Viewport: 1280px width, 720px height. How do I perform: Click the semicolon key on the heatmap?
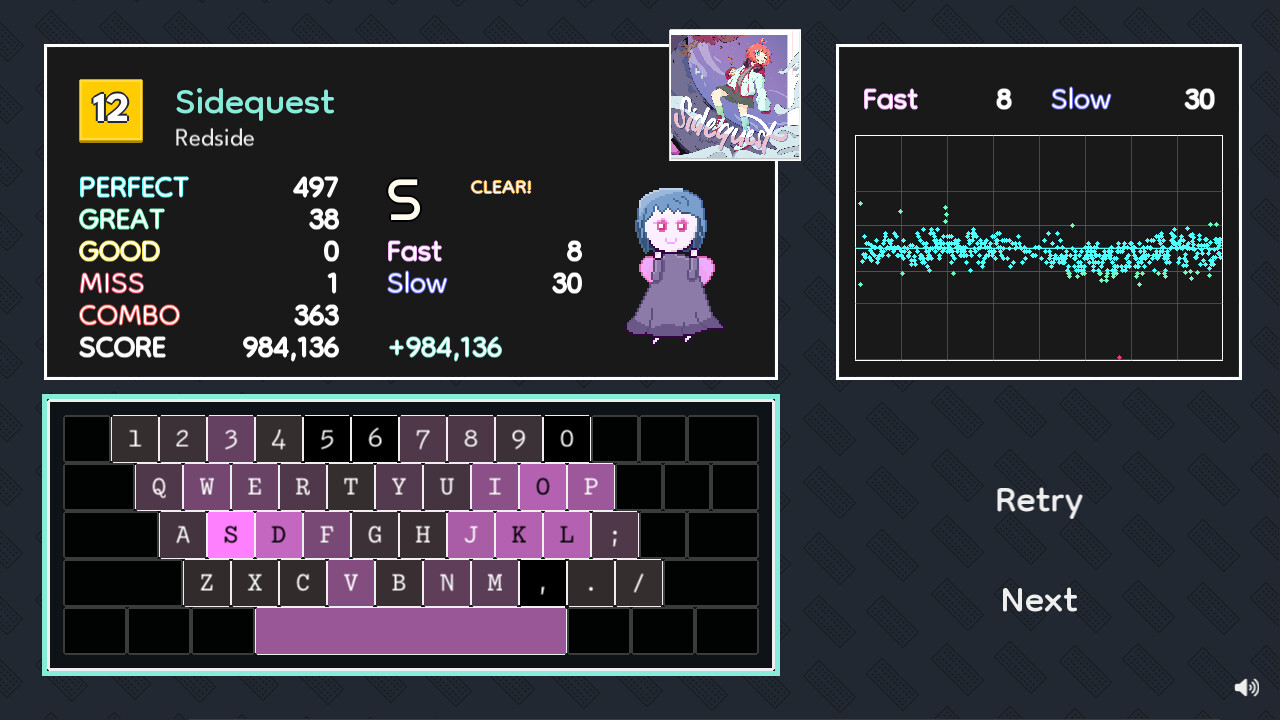coord(615,535)
